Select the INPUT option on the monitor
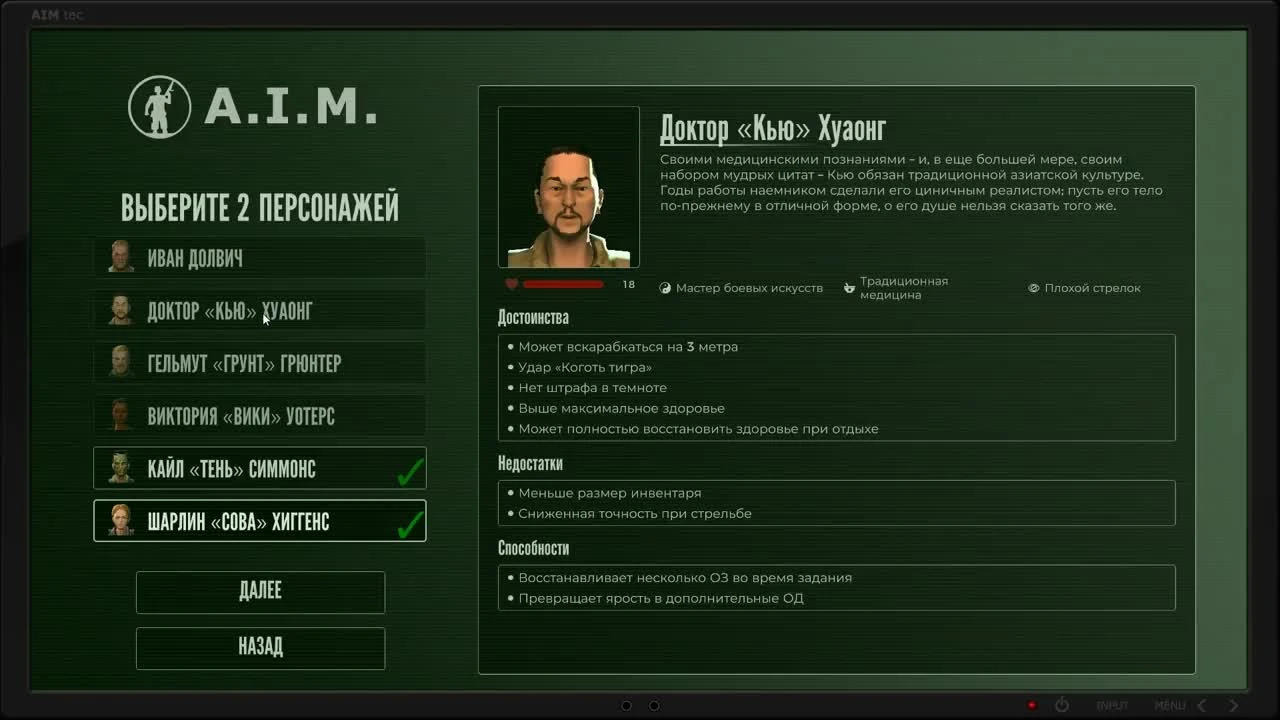This screenshot has width=1280, height=720. pos(1112,705)
